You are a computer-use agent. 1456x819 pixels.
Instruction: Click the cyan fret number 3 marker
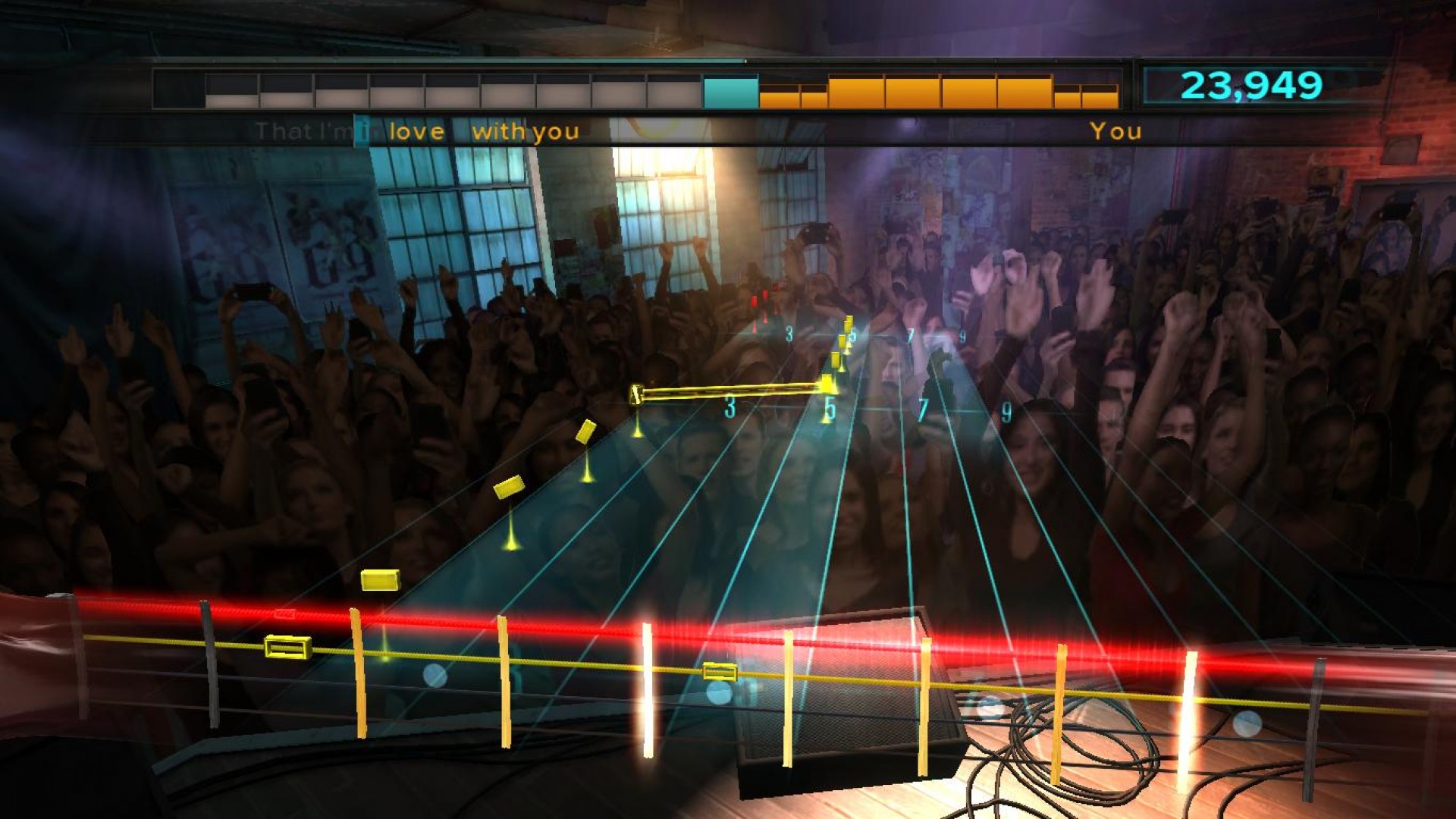click(x=730, y=406)
